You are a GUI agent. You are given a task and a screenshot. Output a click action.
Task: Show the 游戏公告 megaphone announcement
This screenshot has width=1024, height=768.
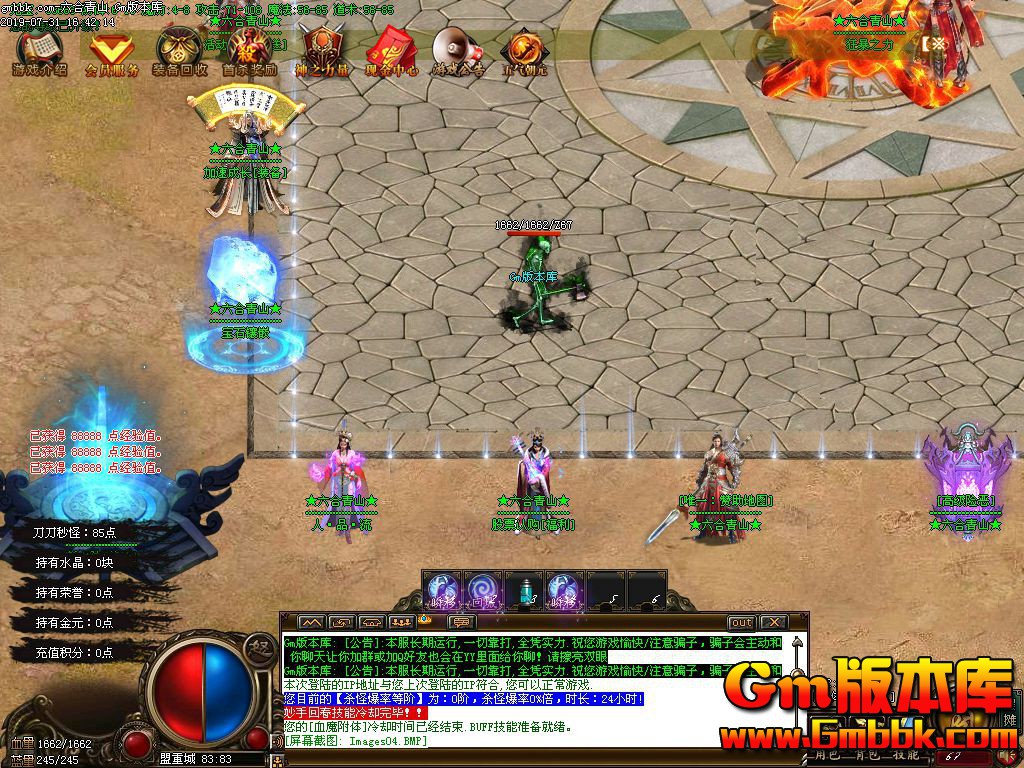456,52
